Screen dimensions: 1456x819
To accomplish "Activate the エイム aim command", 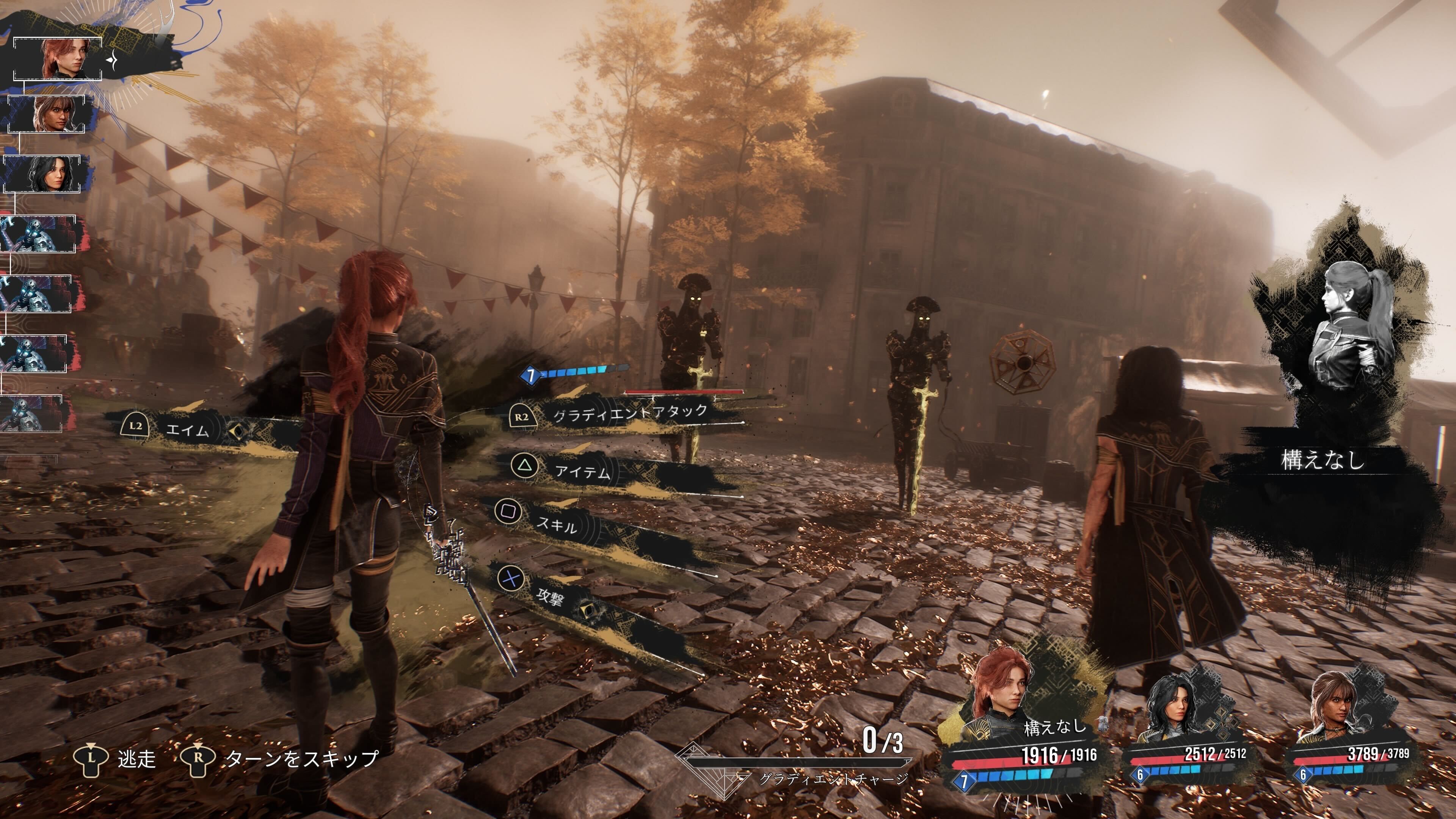I will click(187, 430).
